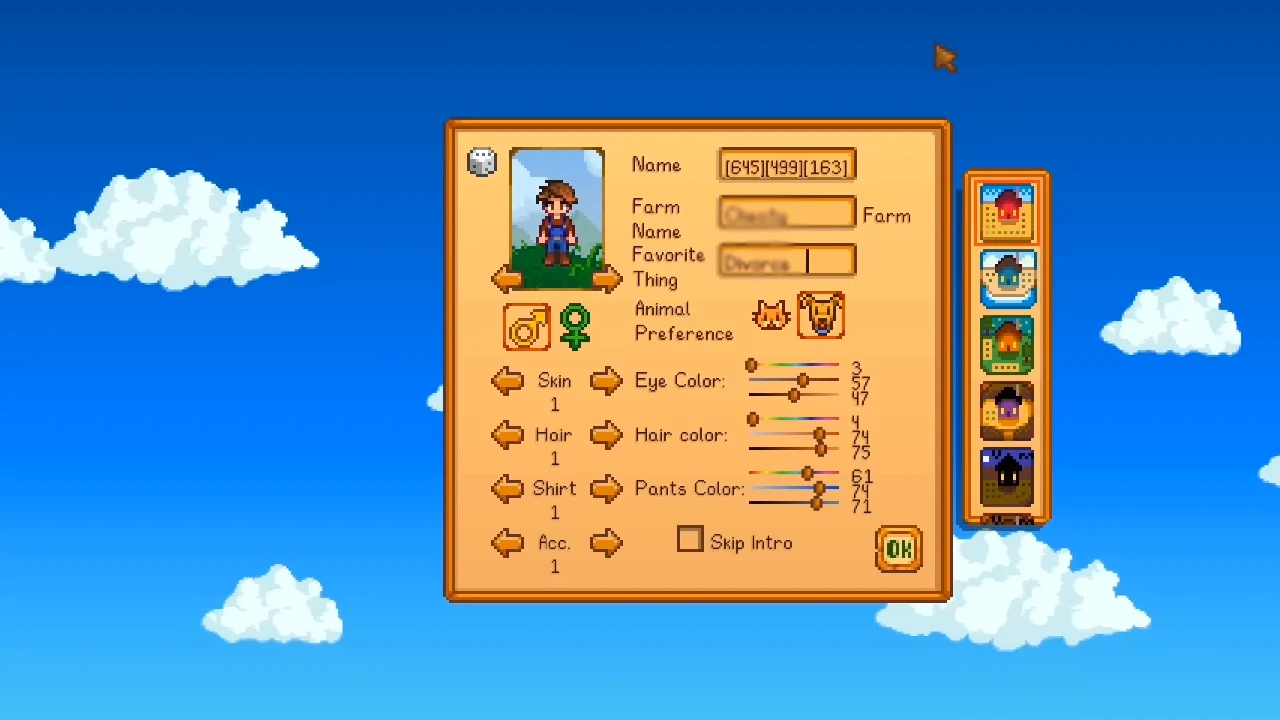Go to the previous Hair style

click(x=507, y=435)
